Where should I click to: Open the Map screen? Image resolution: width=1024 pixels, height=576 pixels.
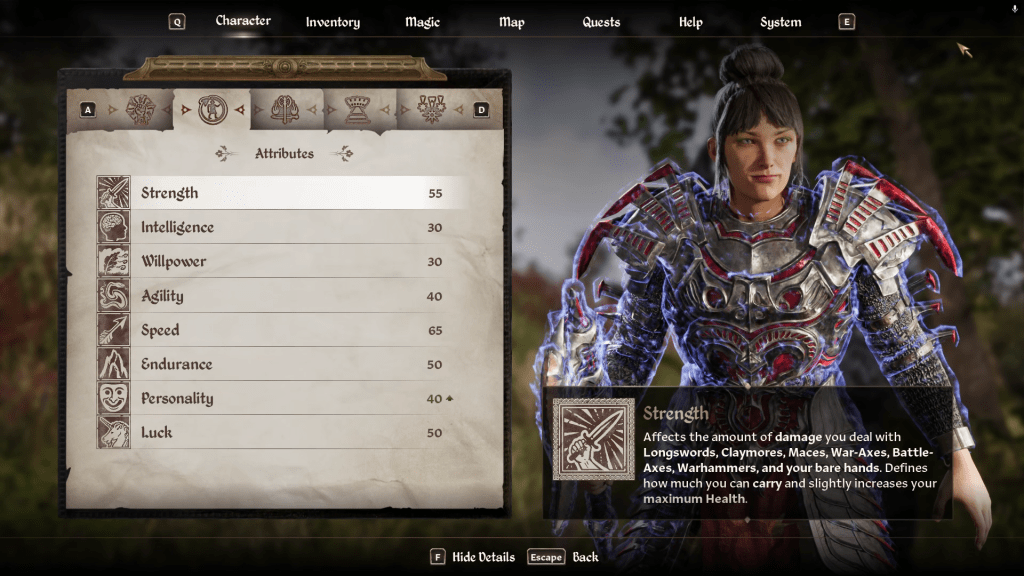[x=511, y=22]
